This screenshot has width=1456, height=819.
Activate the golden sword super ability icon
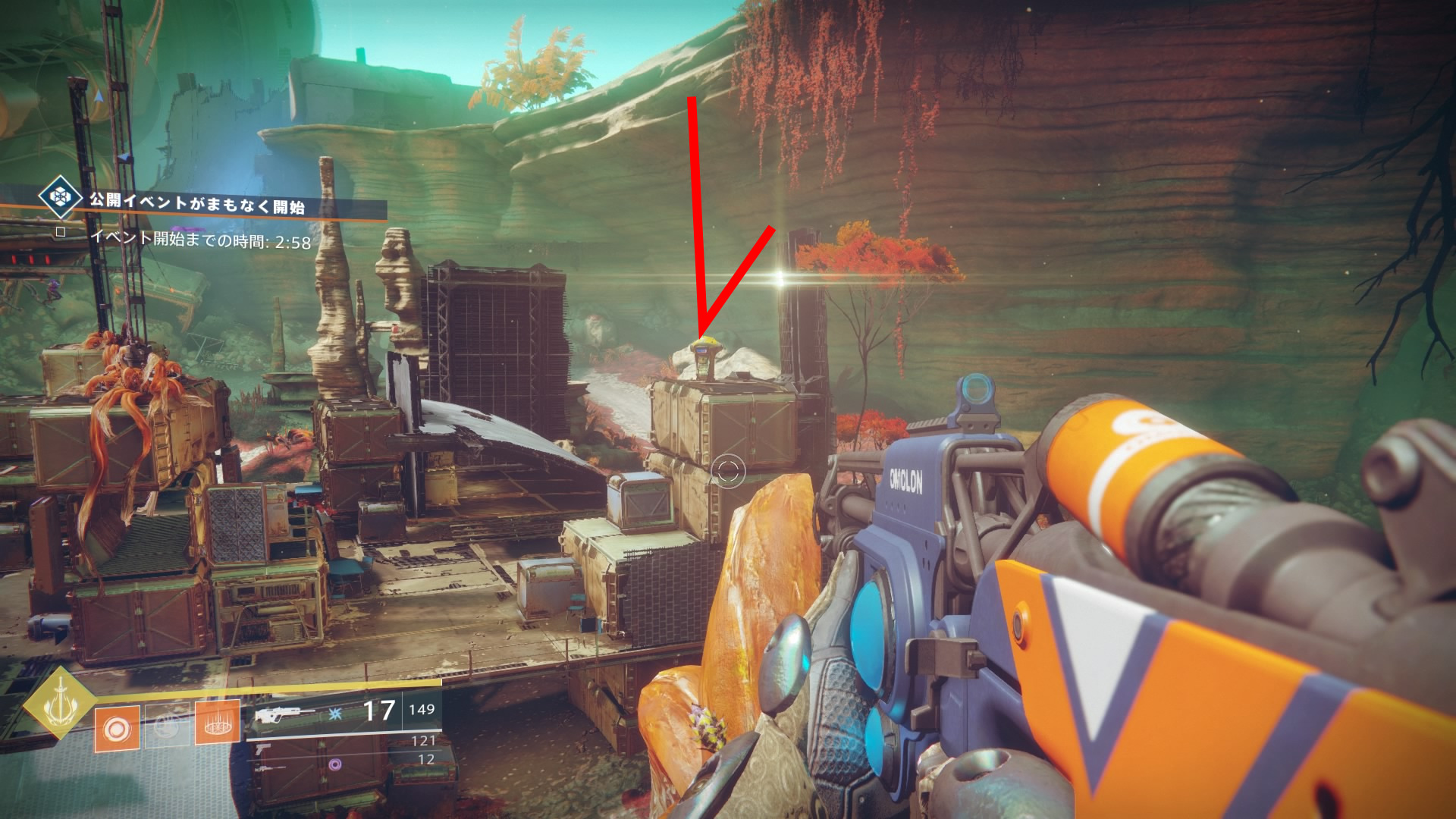pos(59,703)
